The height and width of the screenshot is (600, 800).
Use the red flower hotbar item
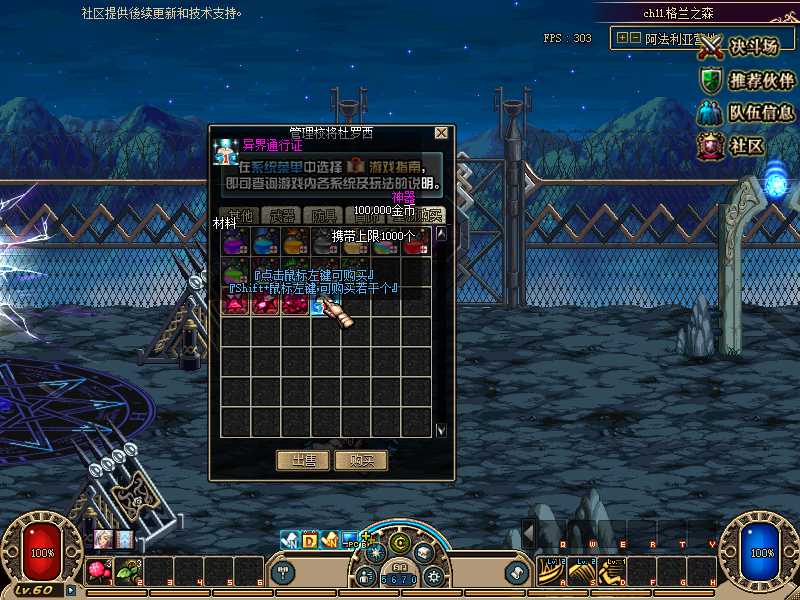pyautogui.click(x=98, y=570)
